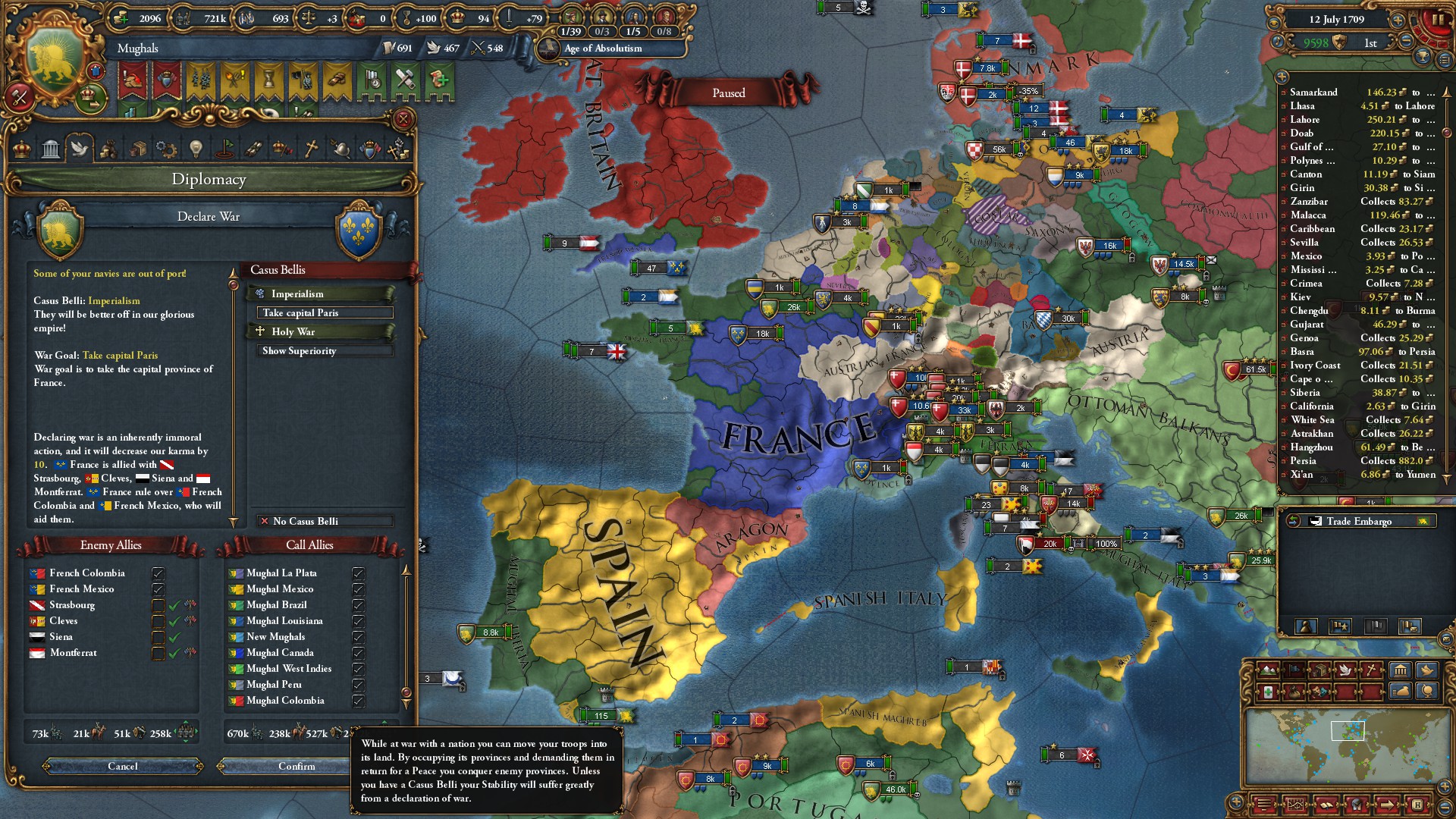Image resolution: width=1456 pixels, height=819 pixels.
Task: Click the France coat of arms shield
Action: [361, 230]
